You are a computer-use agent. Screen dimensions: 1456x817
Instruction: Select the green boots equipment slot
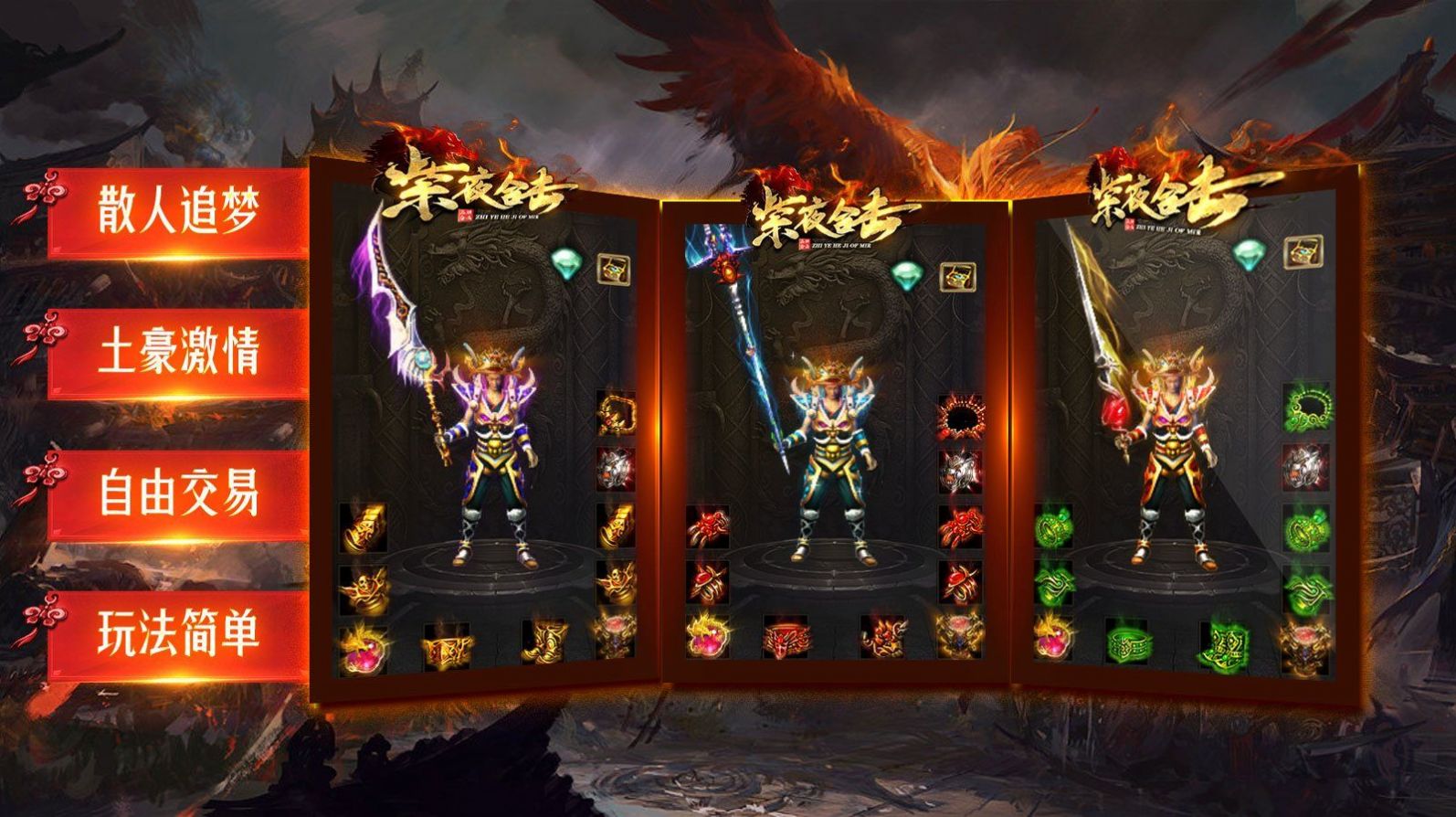coord(1225,642)
